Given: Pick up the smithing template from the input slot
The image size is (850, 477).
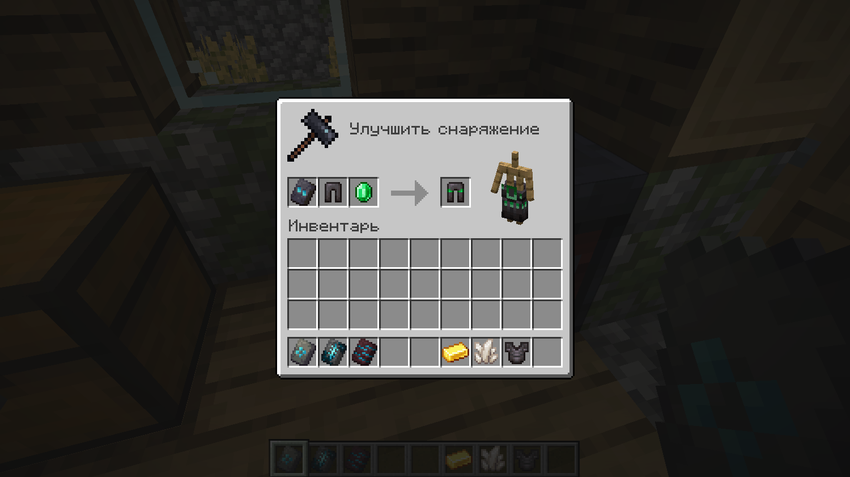Looking at the screenshot, I should tap(303, 192).
